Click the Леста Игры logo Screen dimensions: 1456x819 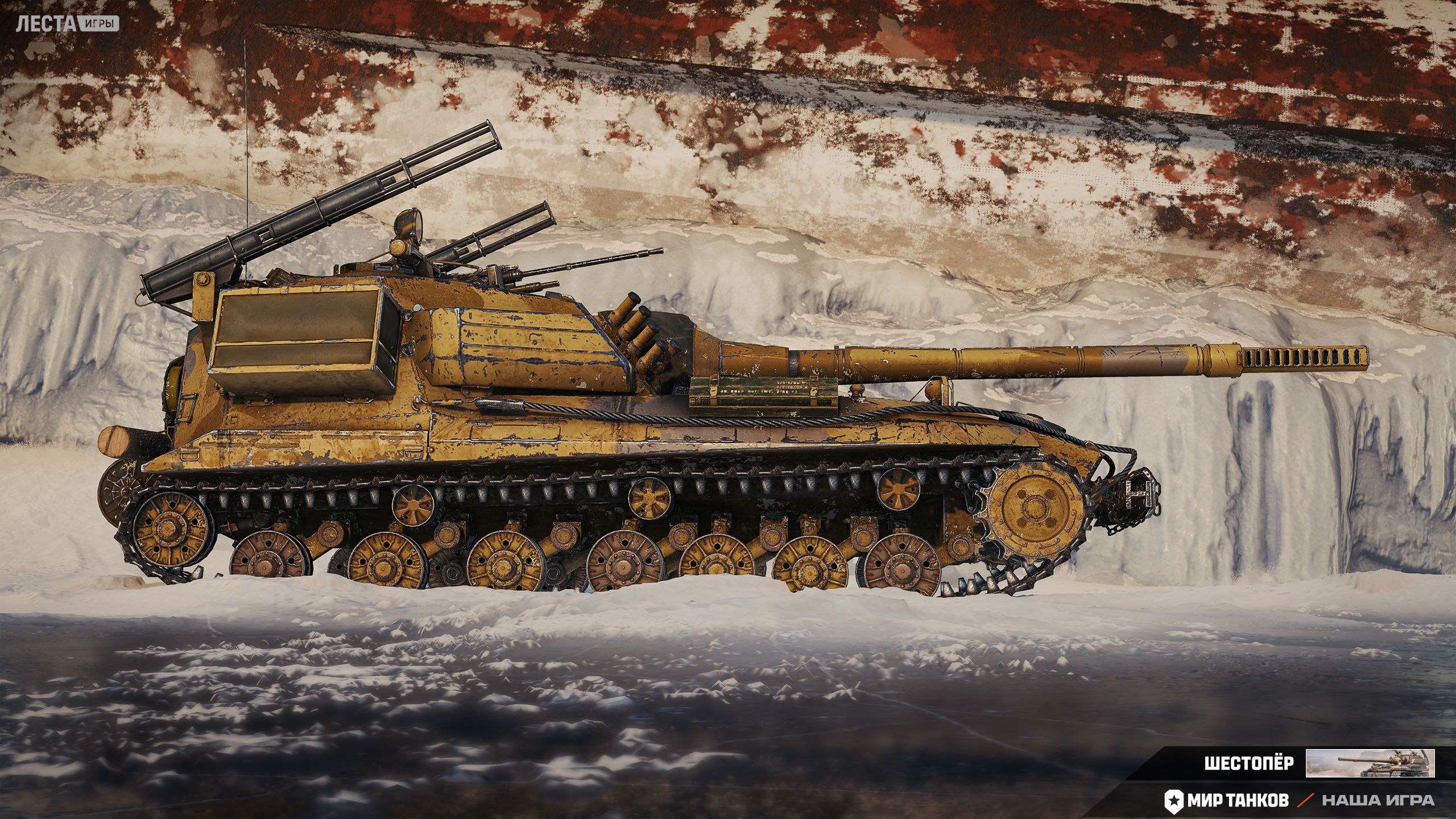[67, 24]
